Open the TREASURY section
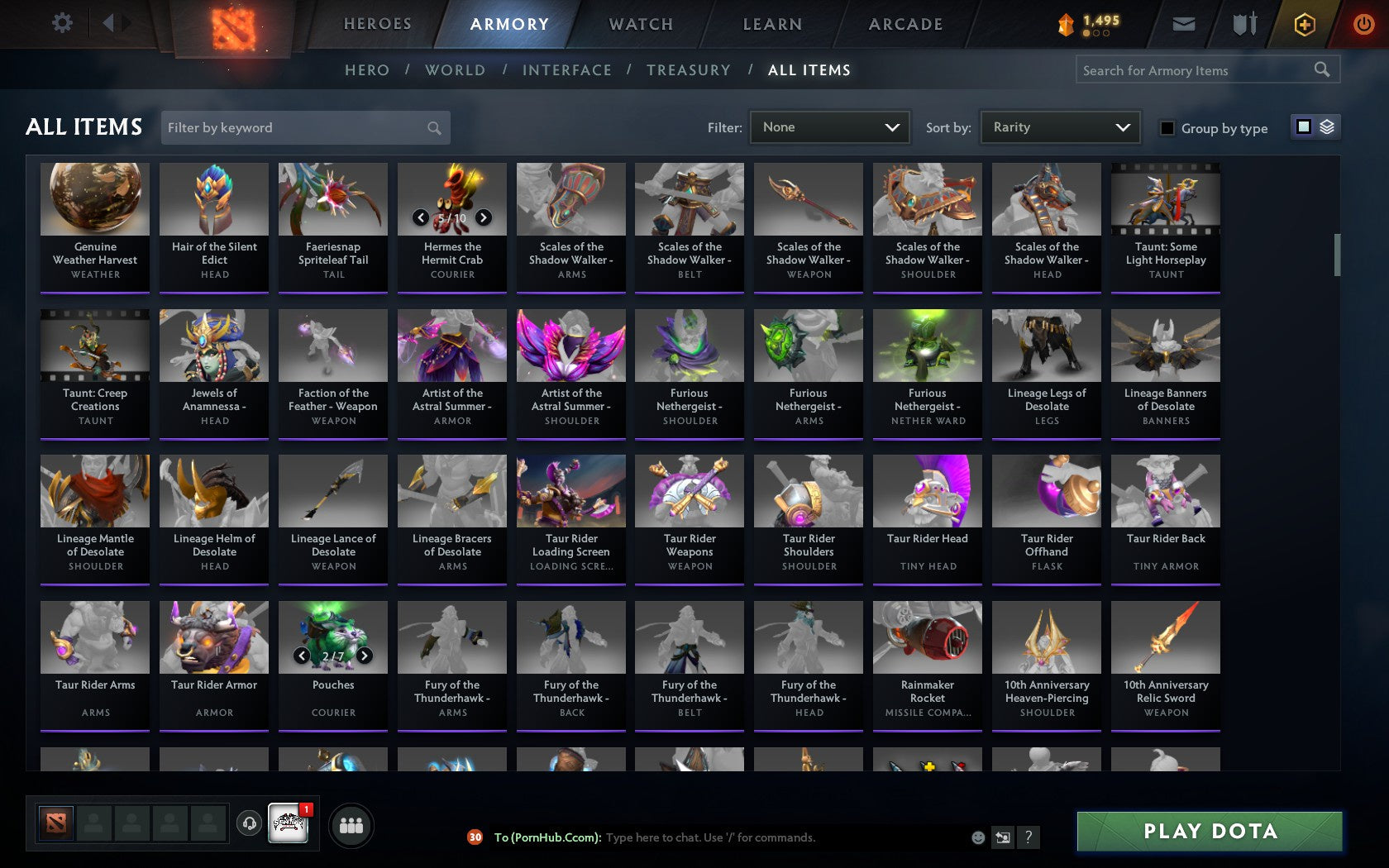 pyautogui.click(x=689, y=70)
